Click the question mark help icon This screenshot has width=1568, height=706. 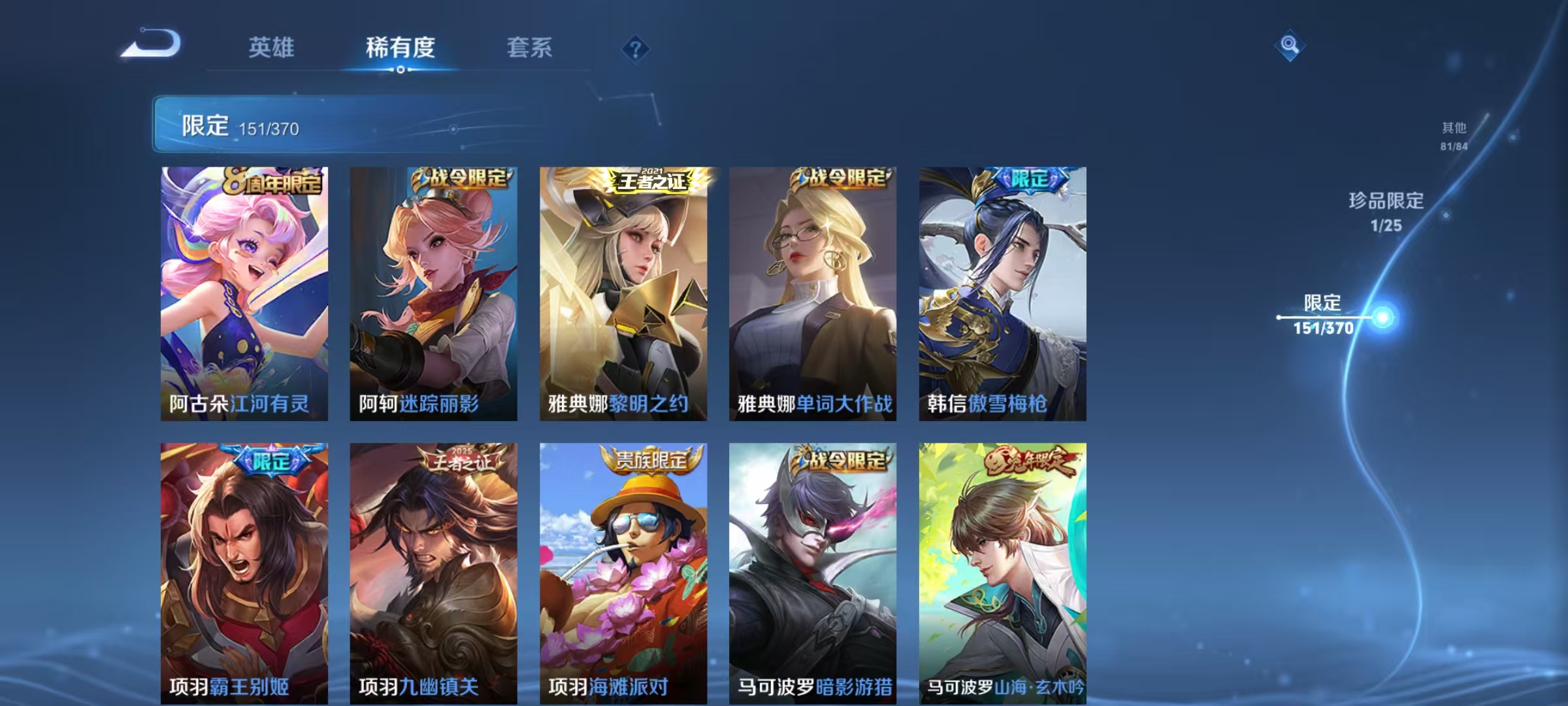click(634, 49)
